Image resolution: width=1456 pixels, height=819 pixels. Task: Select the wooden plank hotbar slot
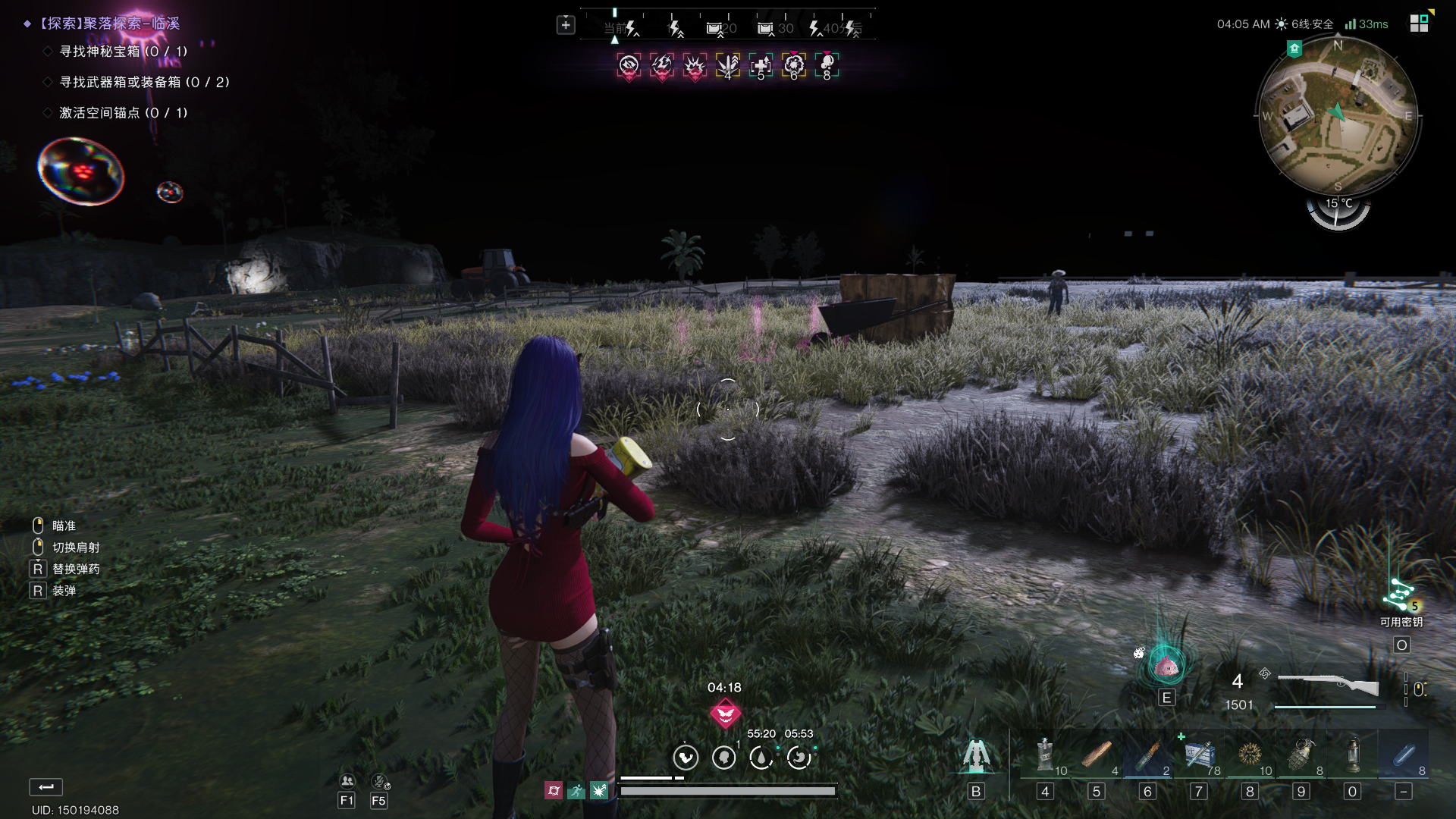click(x=1096, y=756)
